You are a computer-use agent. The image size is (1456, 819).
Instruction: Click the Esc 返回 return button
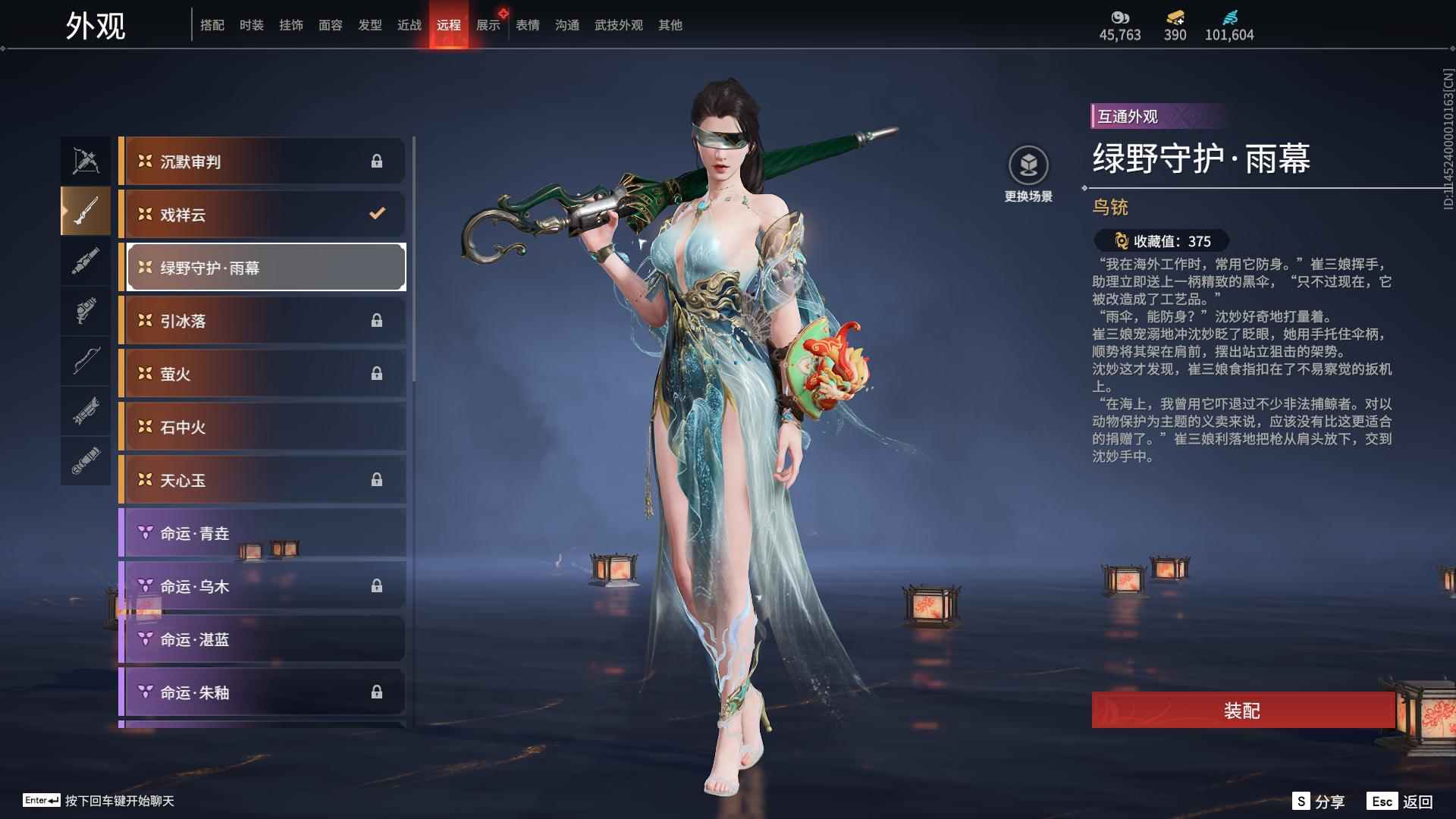[1400, 800]
